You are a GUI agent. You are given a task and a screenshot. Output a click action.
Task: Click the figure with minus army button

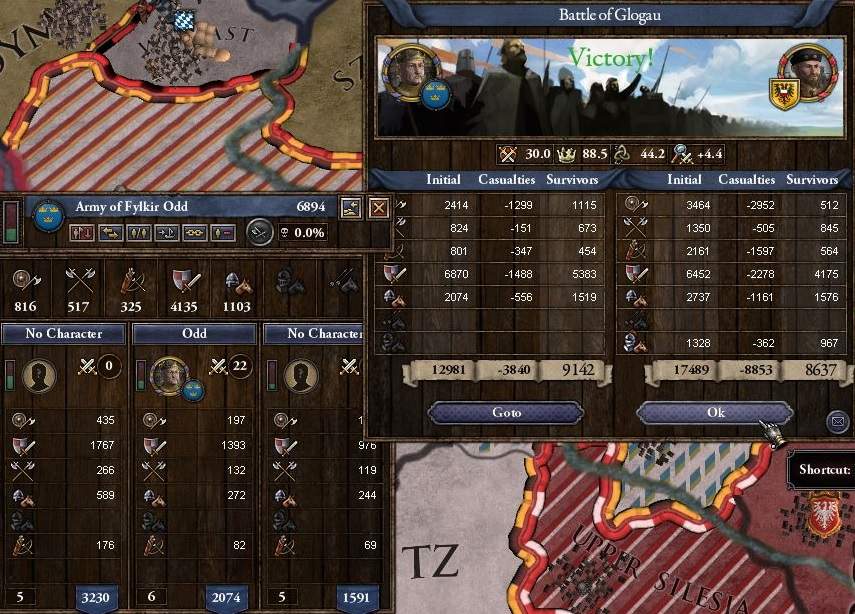click(x=222, y=232)
